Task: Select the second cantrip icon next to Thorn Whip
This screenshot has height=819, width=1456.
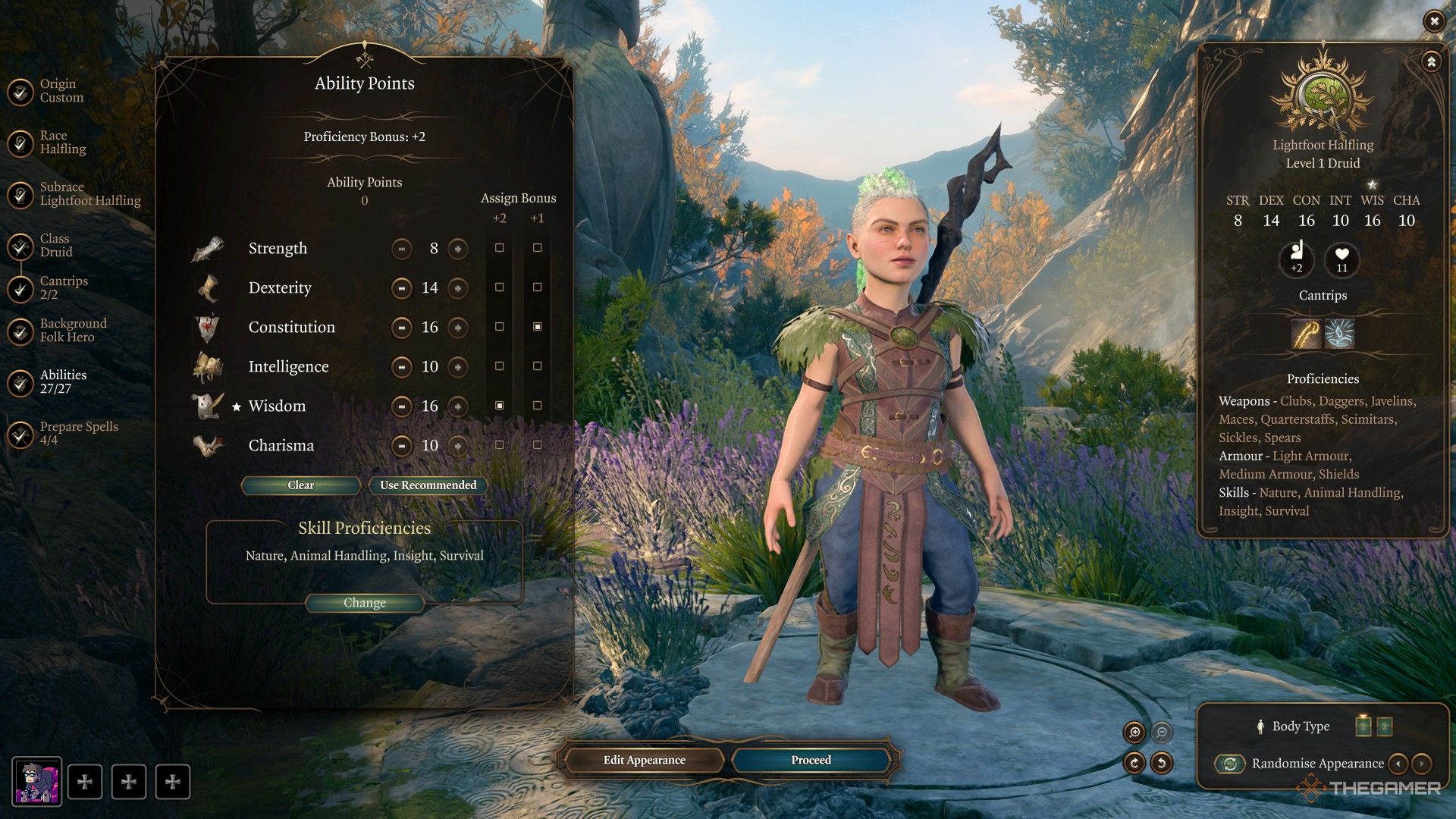Action: point(1340,334)
